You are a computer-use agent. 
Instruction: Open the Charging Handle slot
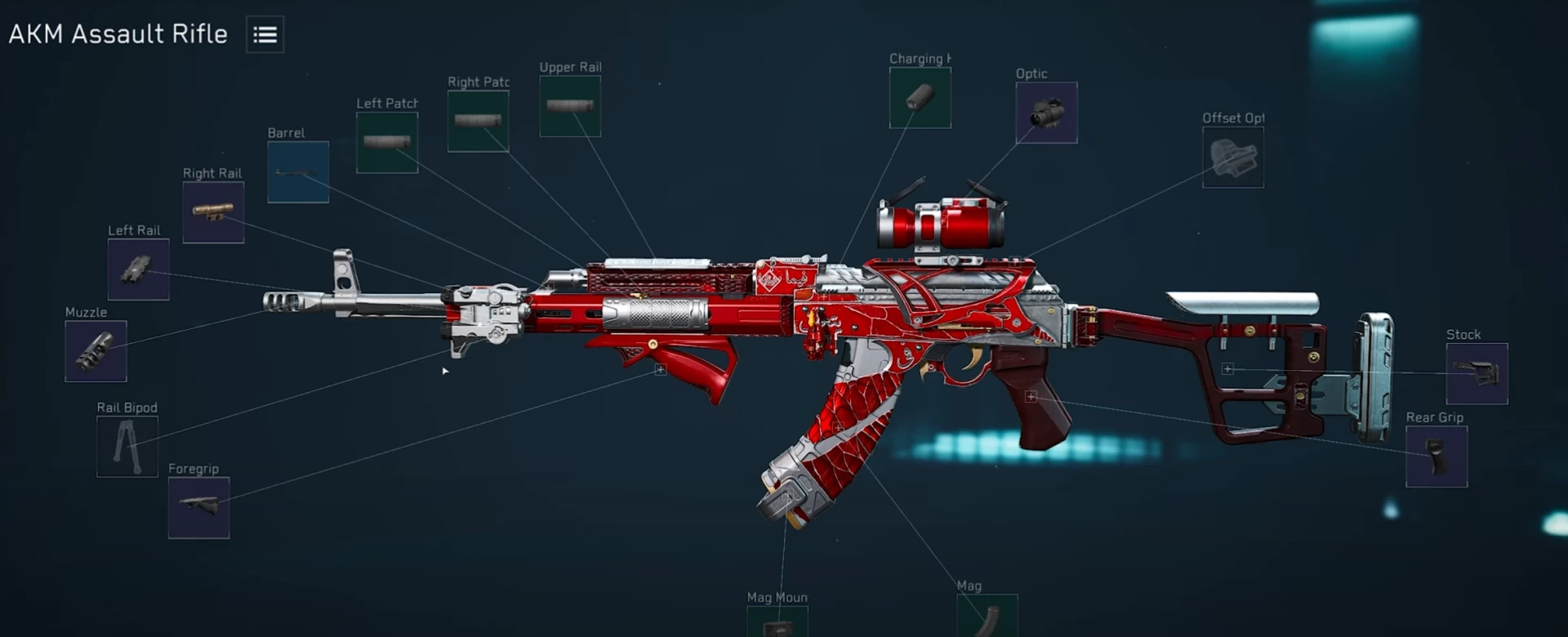point(920,98)
